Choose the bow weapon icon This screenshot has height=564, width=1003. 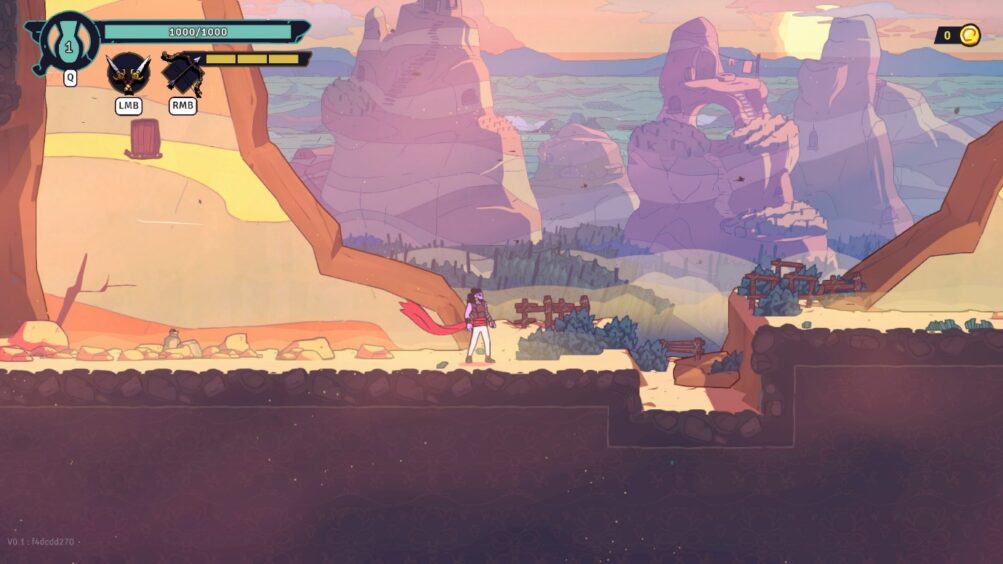click(x=182, y=73)
